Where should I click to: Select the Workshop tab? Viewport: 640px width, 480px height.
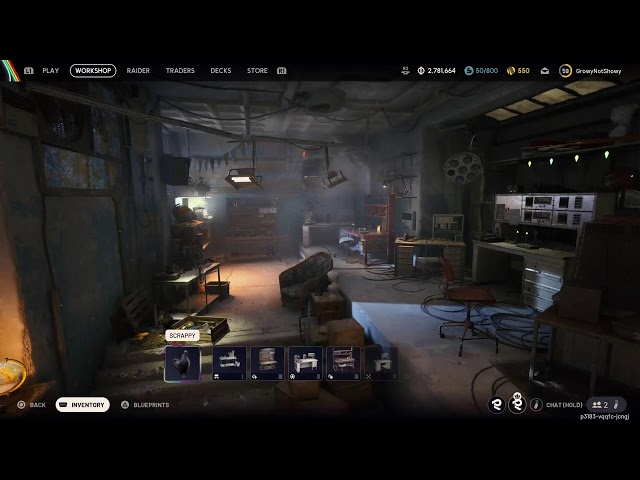click(x=93, y=71)
